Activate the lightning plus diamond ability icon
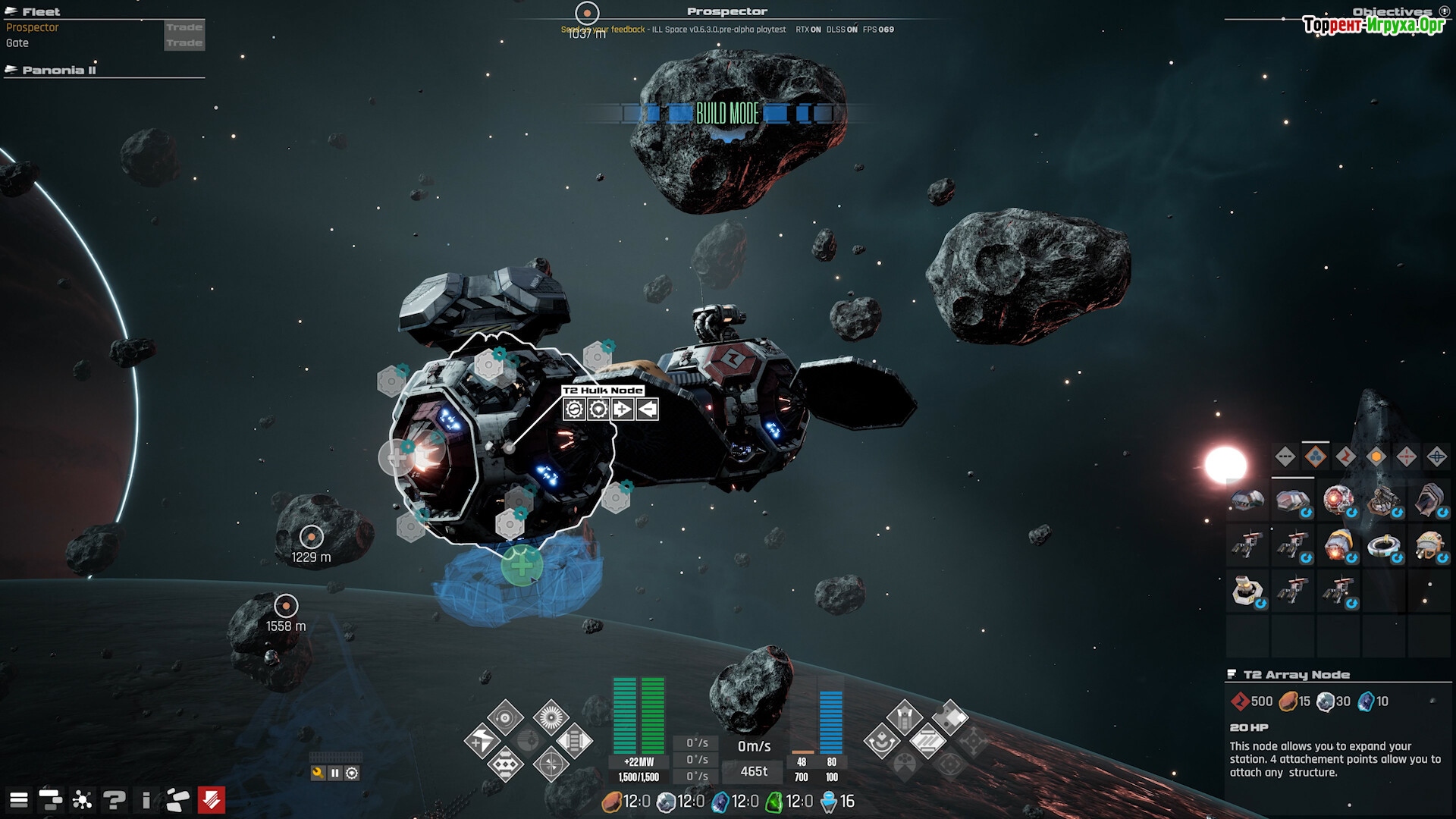 [x=482, y=742]
